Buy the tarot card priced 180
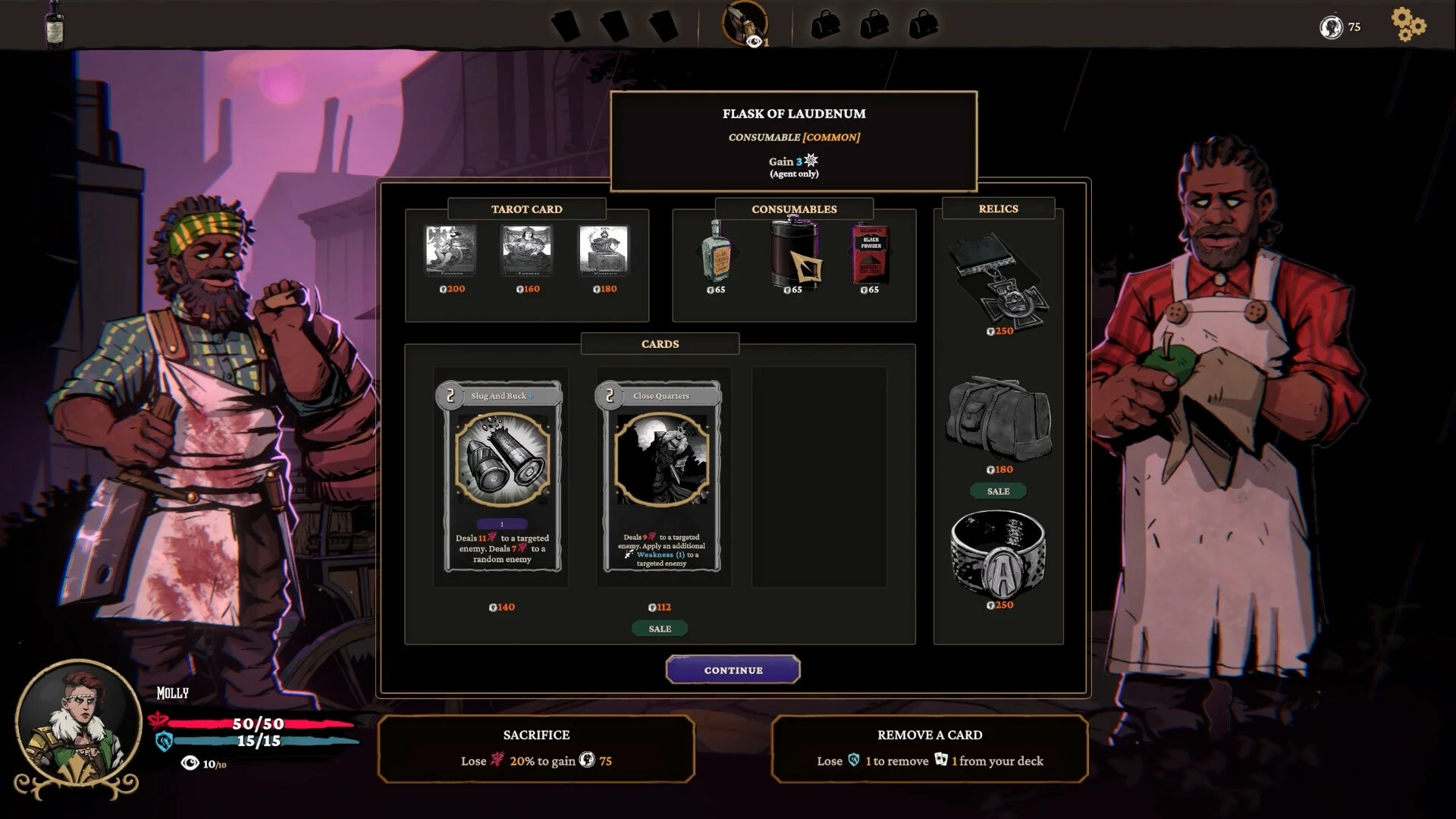This screenshot has height=819, width=1456. click(x=604, y=249)
